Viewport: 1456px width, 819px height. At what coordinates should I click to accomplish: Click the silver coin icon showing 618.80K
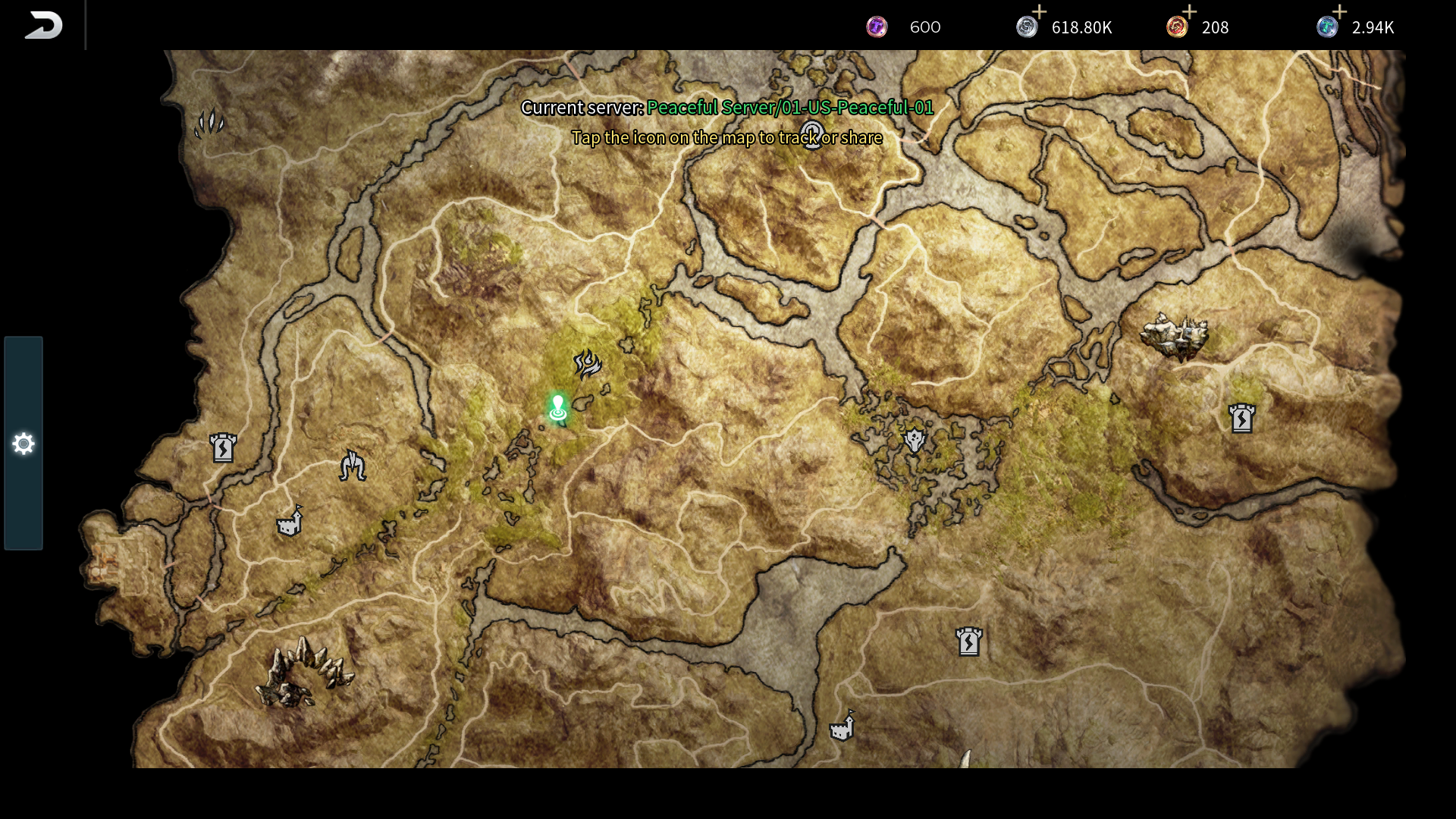(x=1028, y=27)
